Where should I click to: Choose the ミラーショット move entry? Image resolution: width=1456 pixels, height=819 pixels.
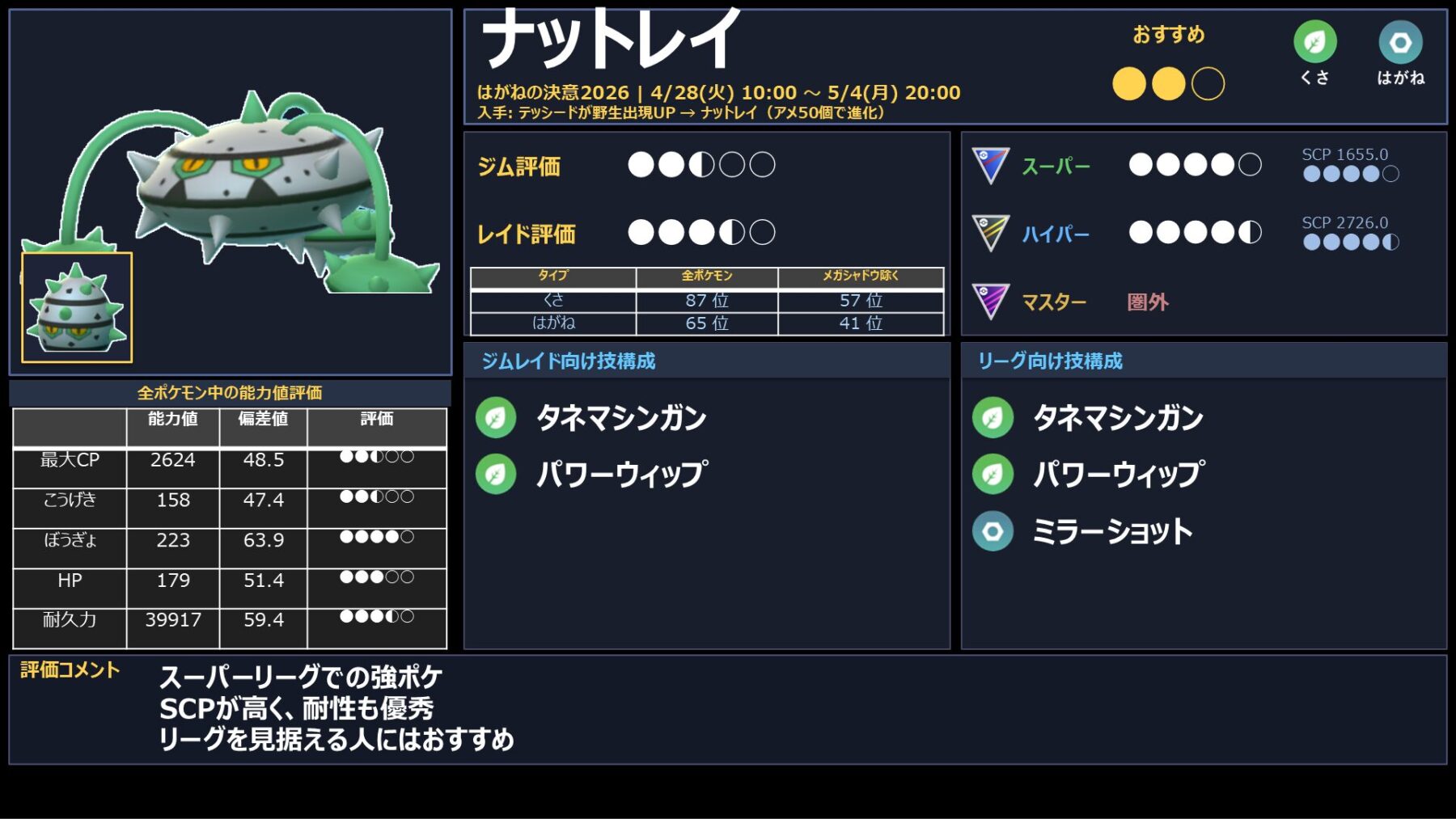coord(1112,531)
